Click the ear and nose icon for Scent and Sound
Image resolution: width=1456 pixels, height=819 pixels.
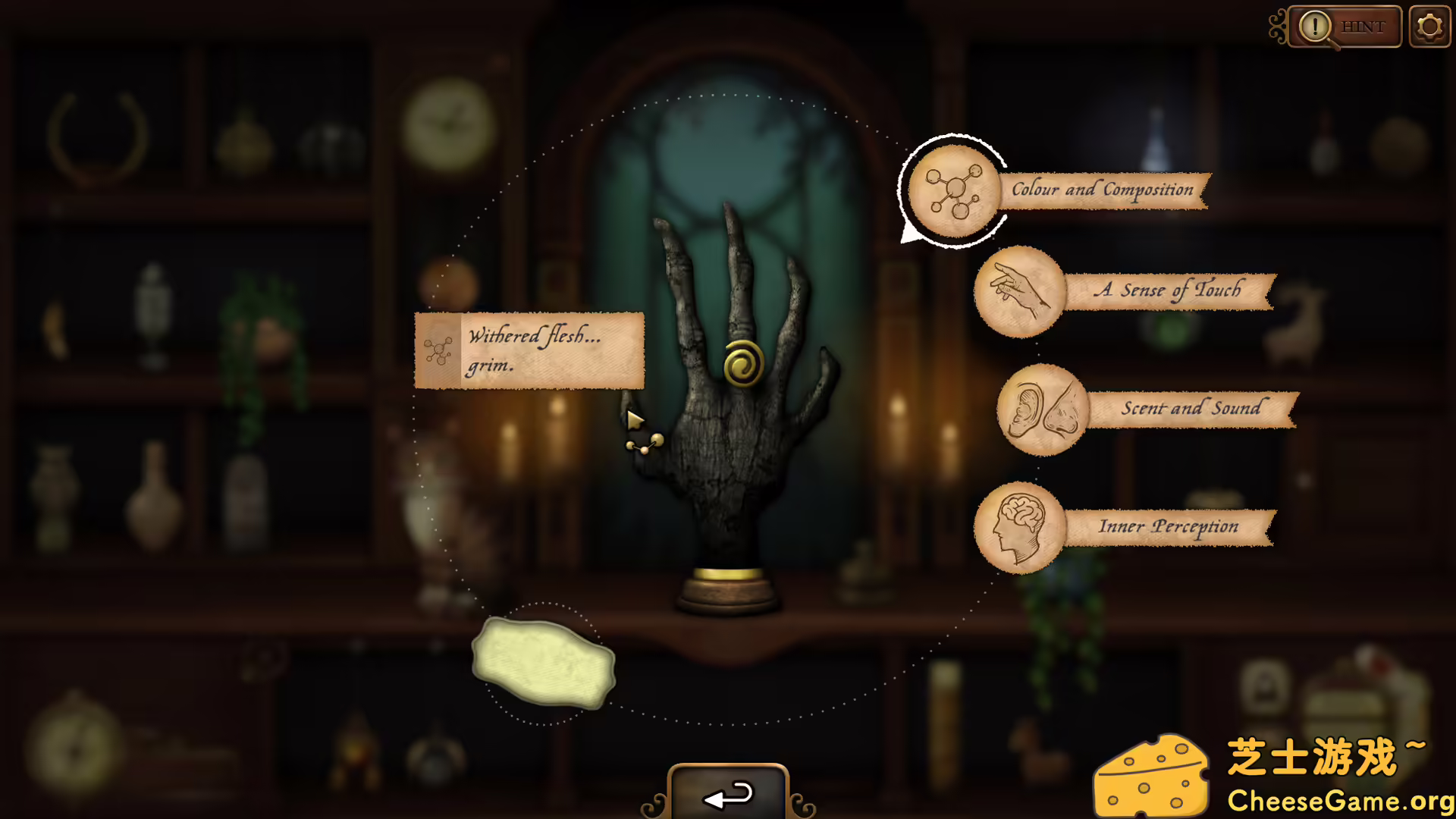pos(1042,410)
